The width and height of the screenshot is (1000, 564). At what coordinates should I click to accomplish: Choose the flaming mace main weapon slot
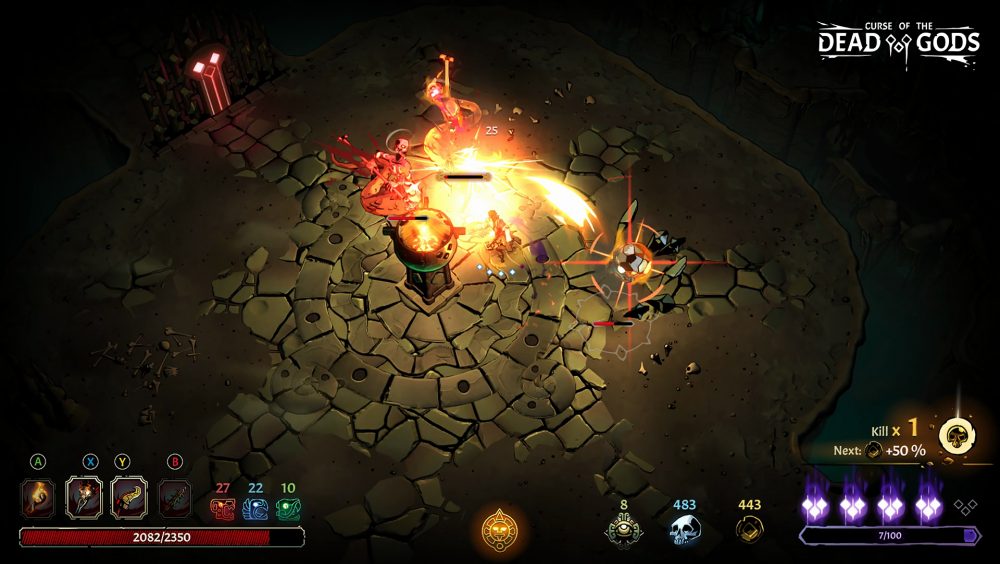(x=84, y=496)
